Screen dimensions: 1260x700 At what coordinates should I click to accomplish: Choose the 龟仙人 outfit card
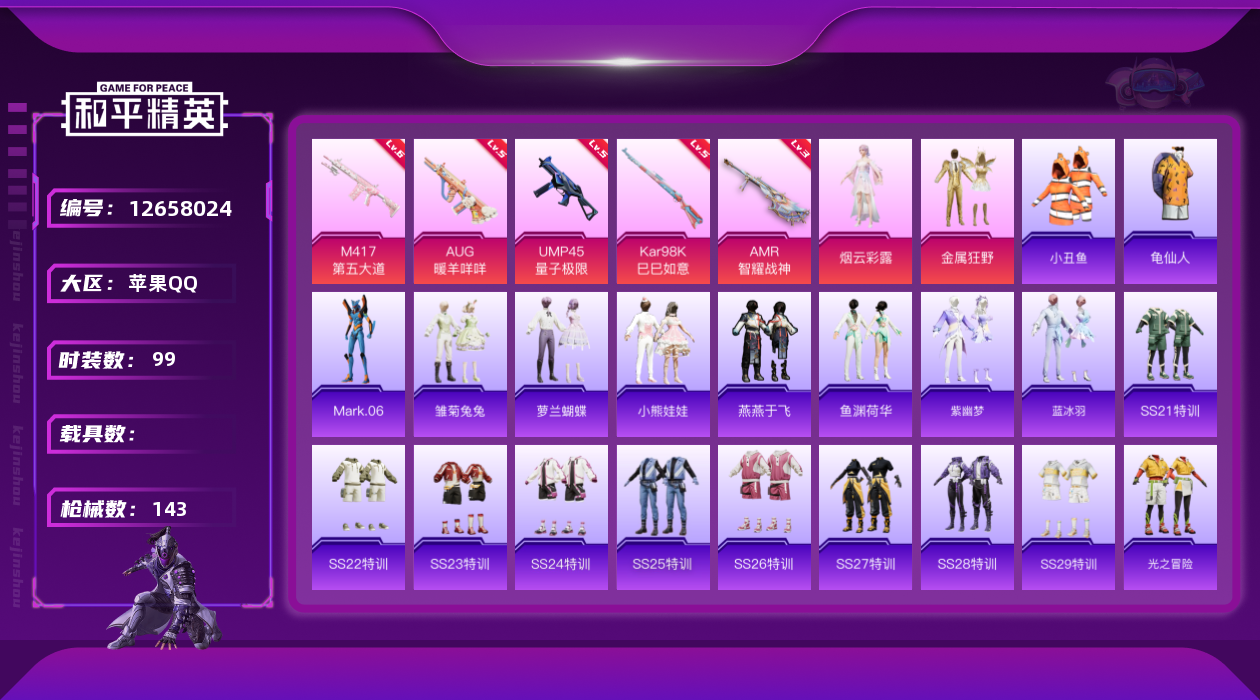click(1170, 211)
